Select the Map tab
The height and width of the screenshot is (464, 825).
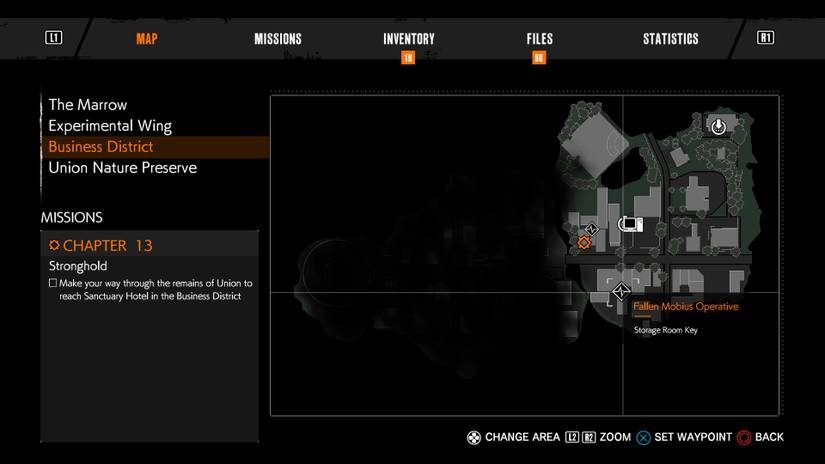coord(146,39)
